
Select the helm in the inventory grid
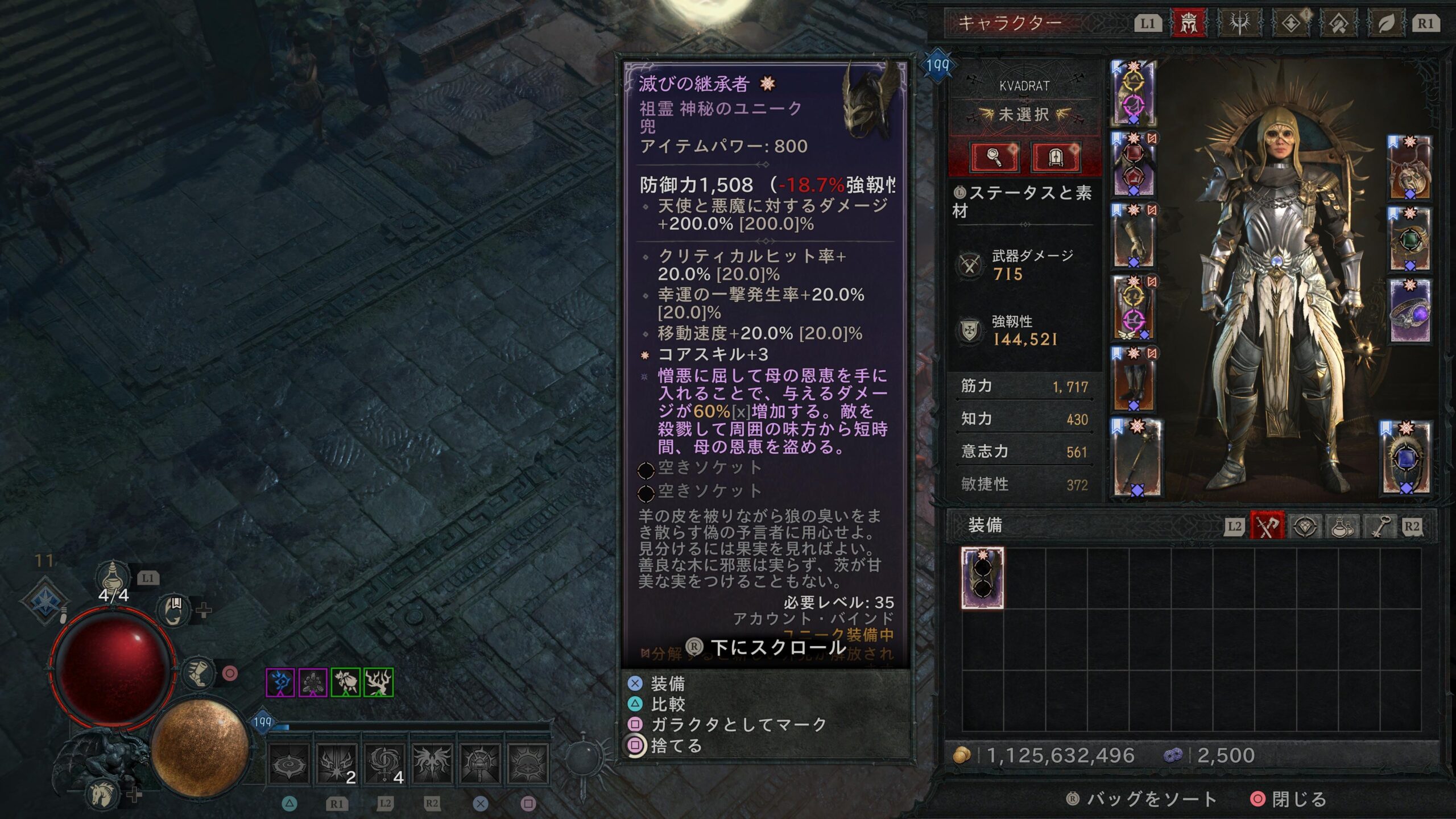982,578
